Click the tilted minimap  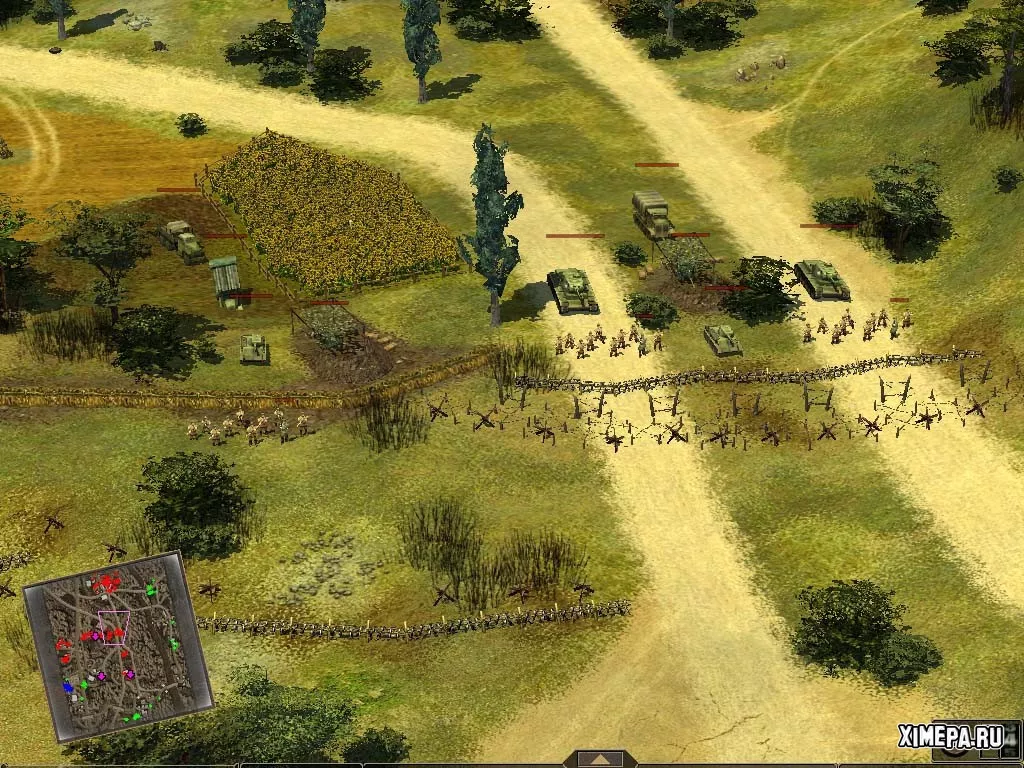[117, 647]
